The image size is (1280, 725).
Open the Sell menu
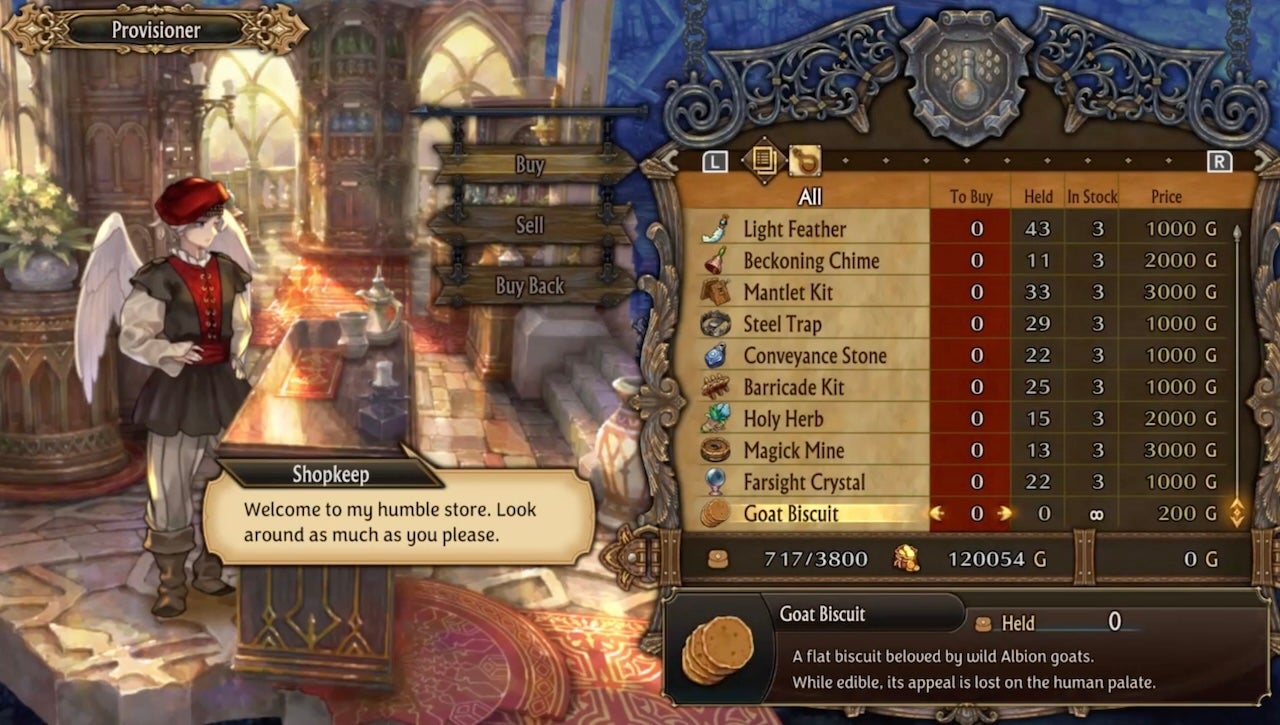pyautogui.click(x=530, y=225)
